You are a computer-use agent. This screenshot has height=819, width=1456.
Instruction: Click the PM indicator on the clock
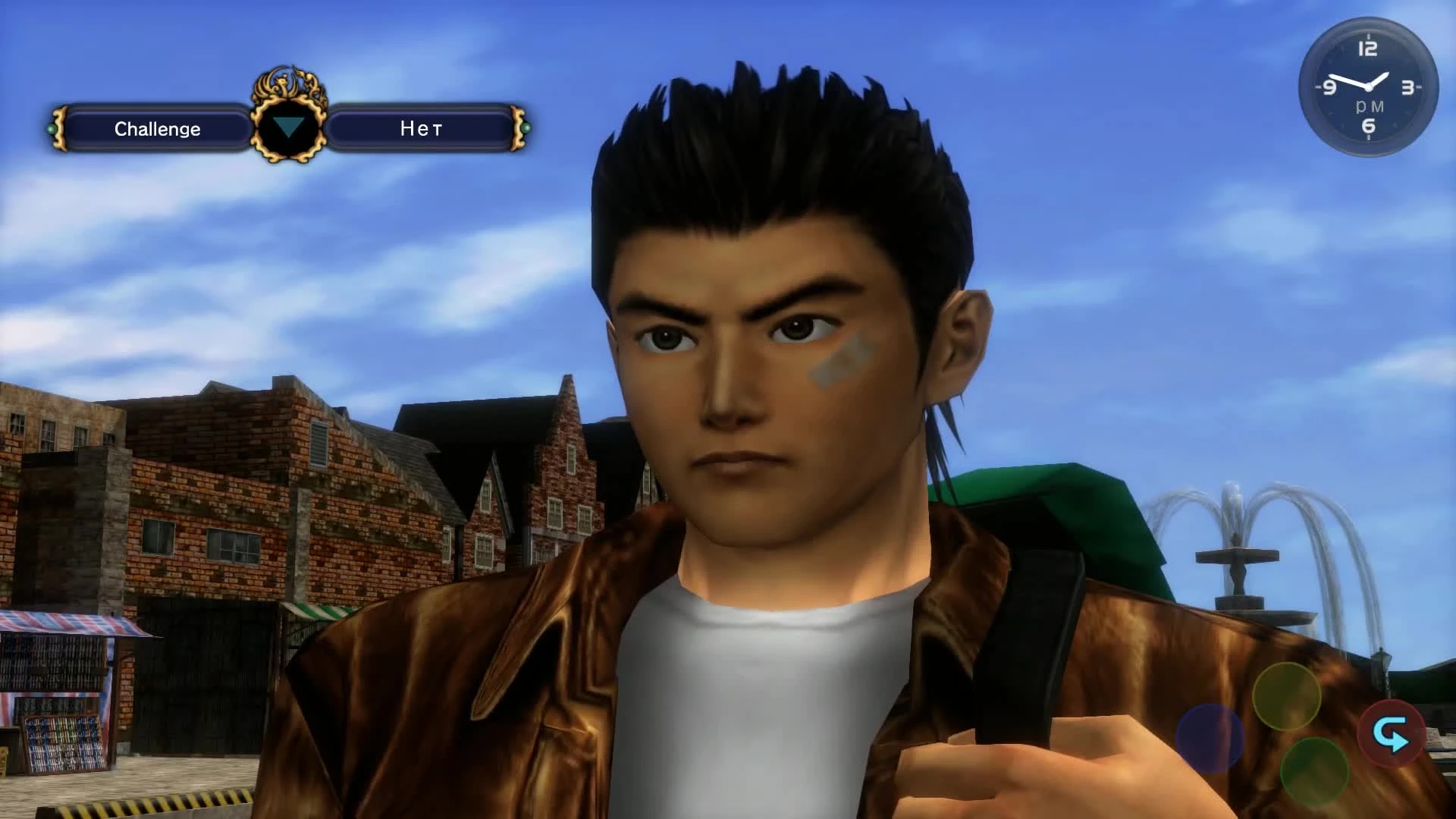1370,106
